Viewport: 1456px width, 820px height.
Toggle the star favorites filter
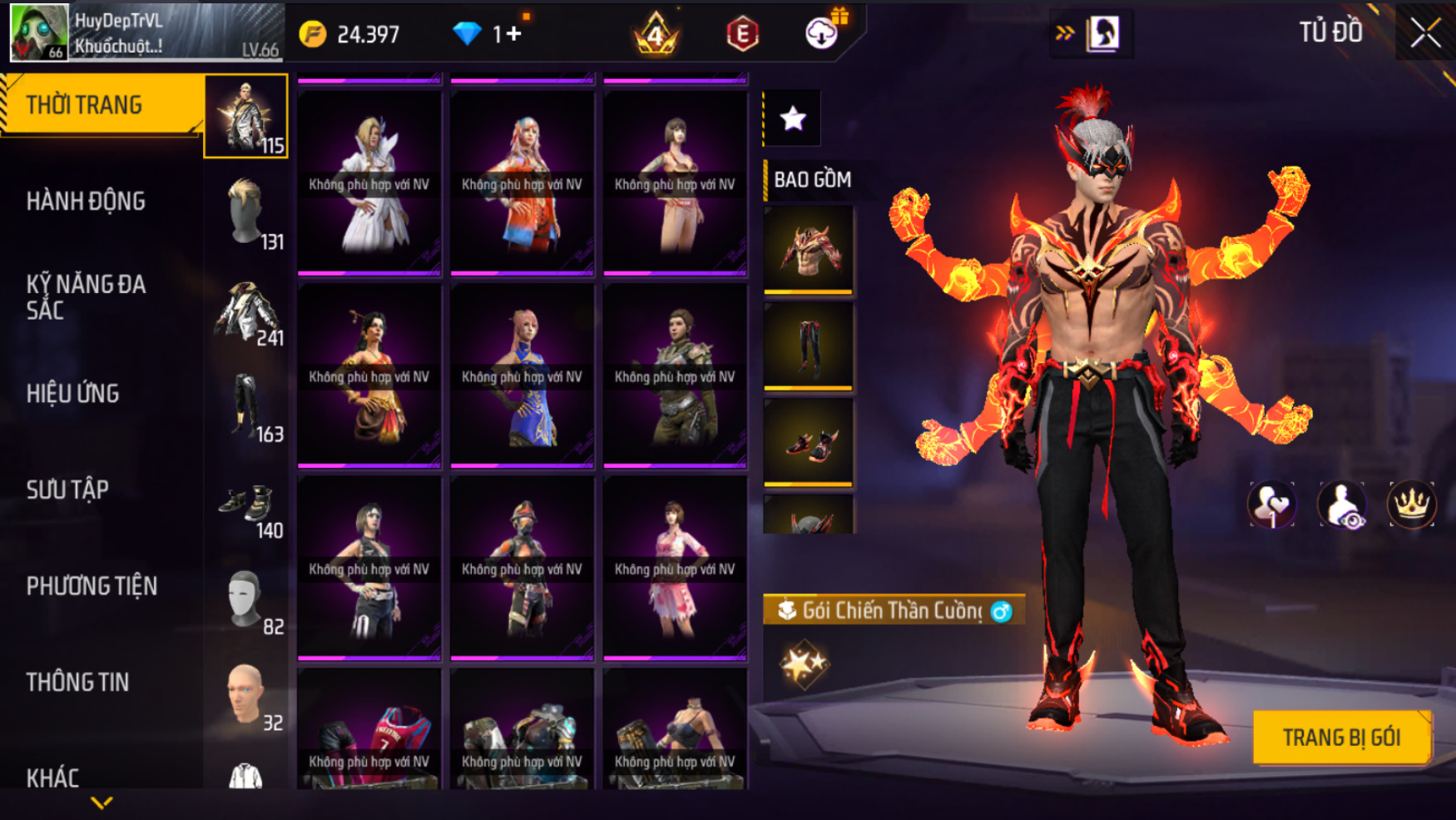[x=793, y=118]
